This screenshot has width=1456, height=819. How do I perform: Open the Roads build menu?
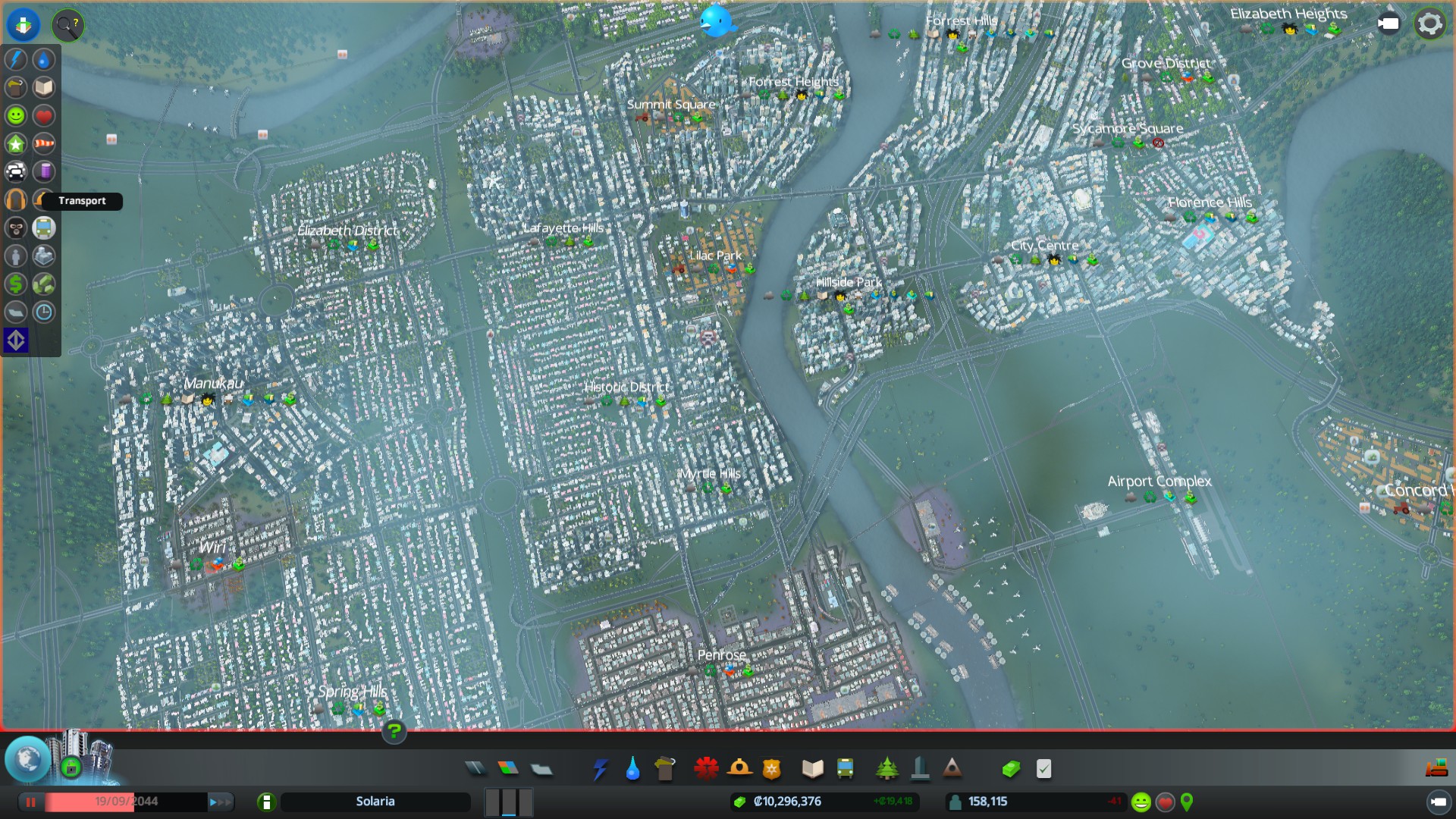[475, 769]
